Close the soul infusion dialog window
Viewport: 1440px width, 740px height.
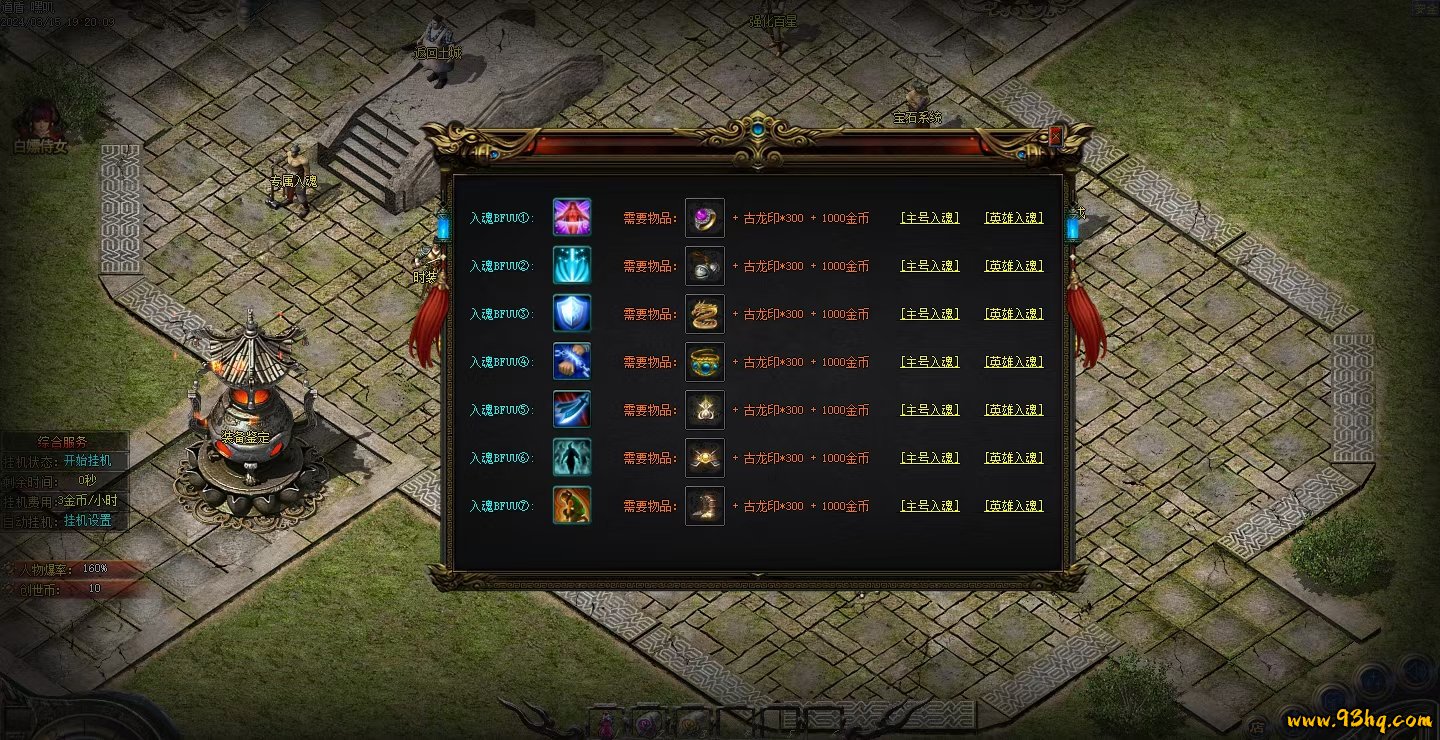[x=1056, y=136]
